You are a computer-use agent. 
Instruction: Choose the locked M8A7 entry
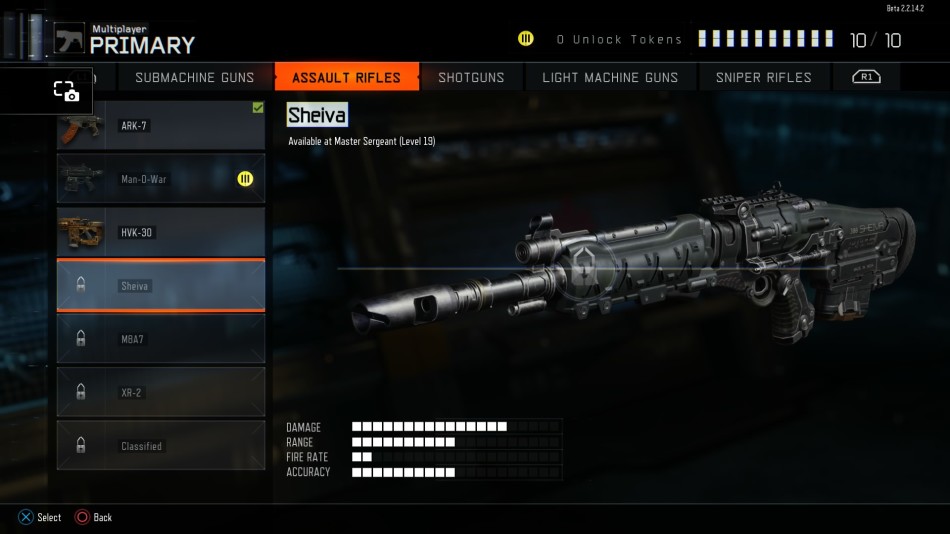161,339
